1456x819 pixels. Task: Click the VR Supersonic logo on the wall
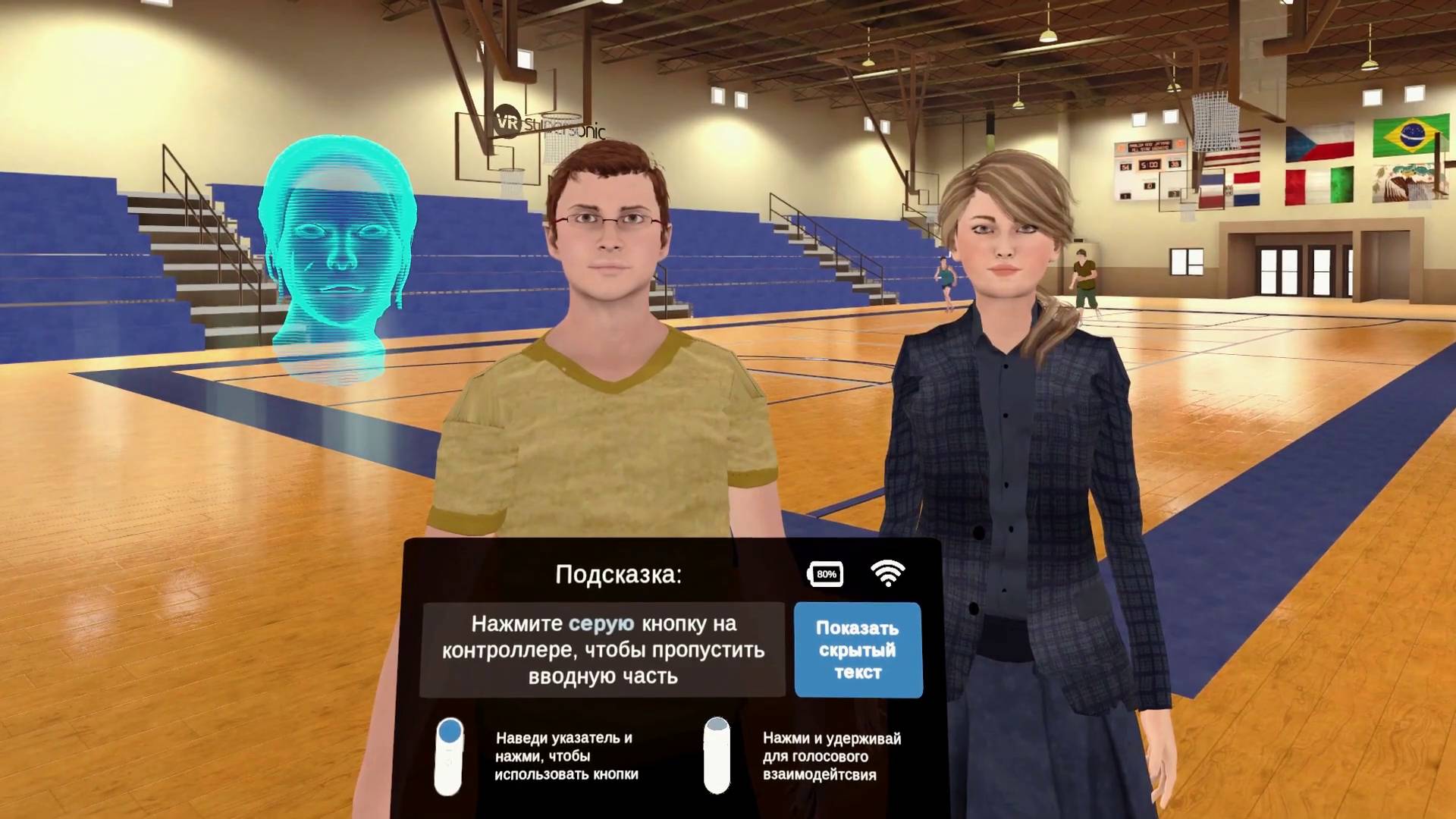[x=548, y=124]
